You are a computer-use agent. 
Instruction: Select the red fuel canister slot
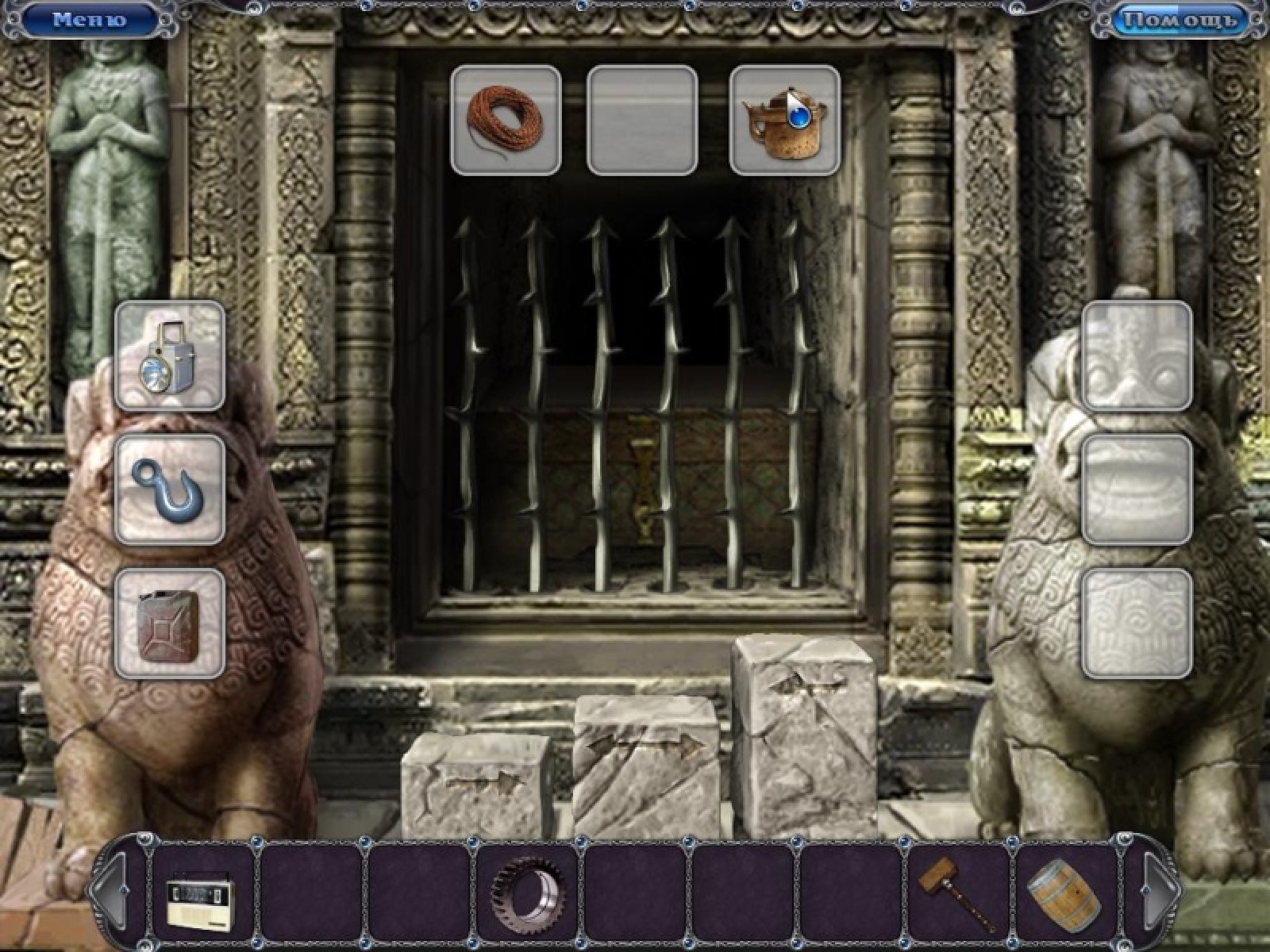[x=170, y=624]
